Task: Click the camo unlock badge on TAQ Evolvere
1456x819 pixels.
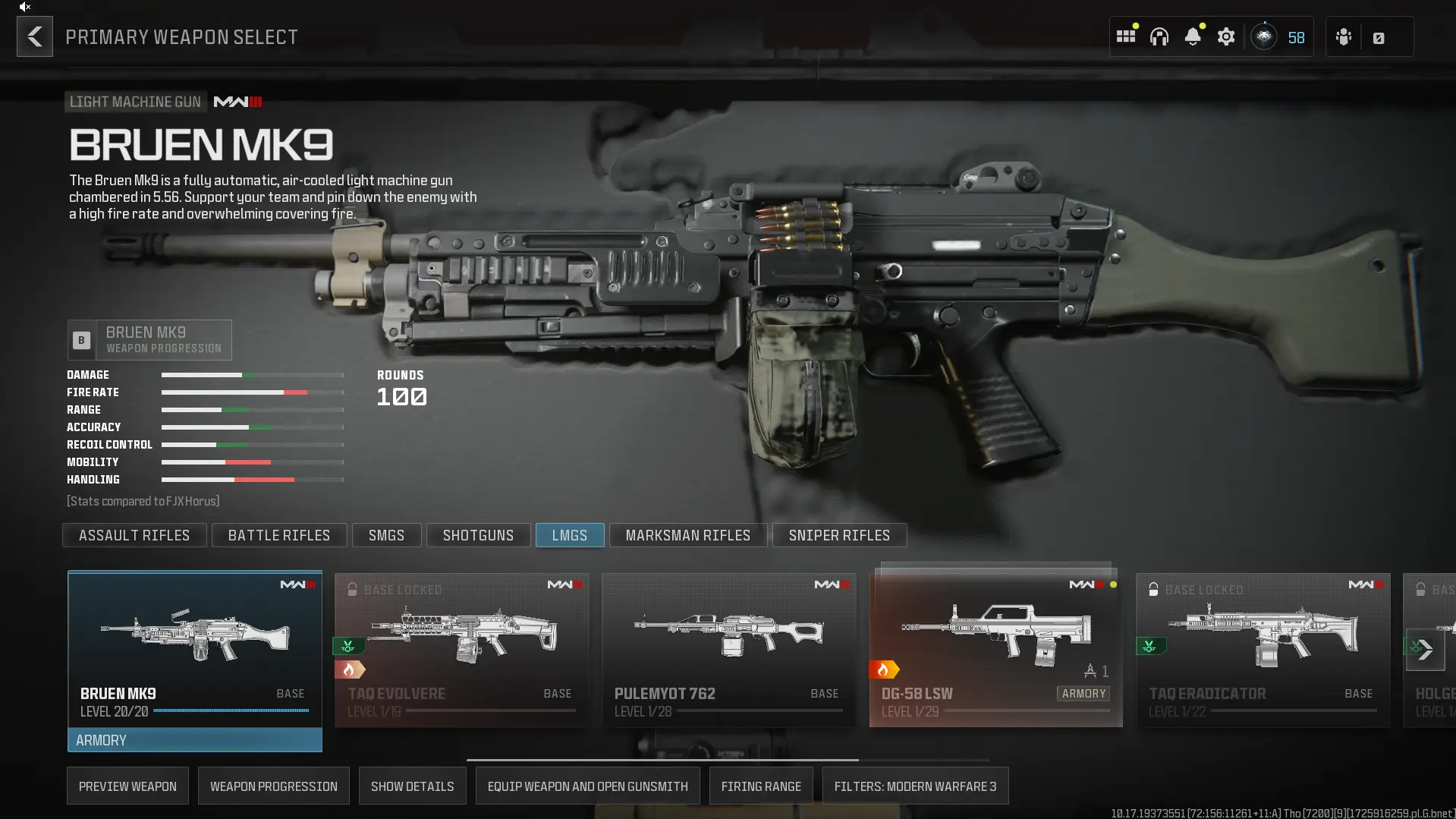Action: (x=348, y=647)
